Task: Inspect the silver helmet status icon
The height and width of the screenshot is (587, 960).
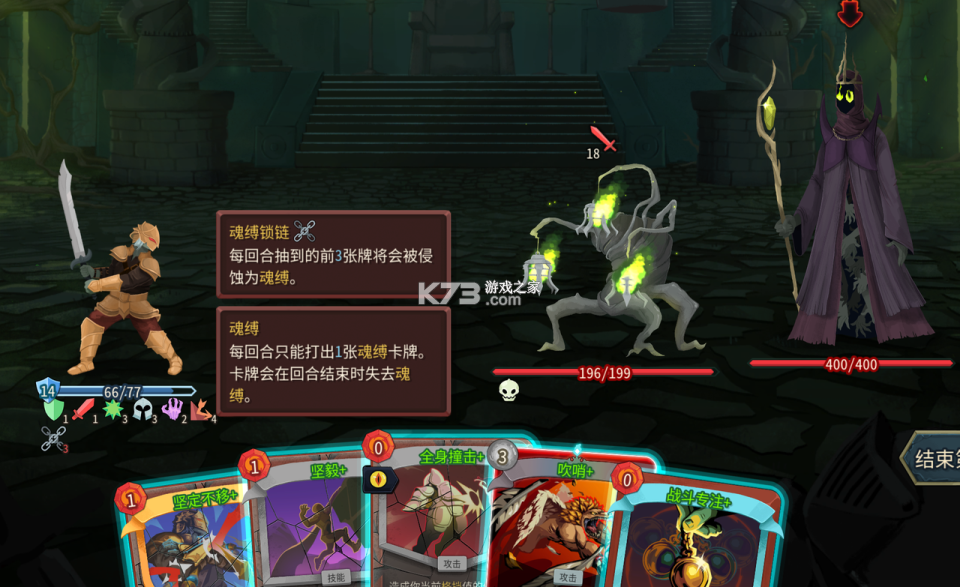Action: (141, 409)
